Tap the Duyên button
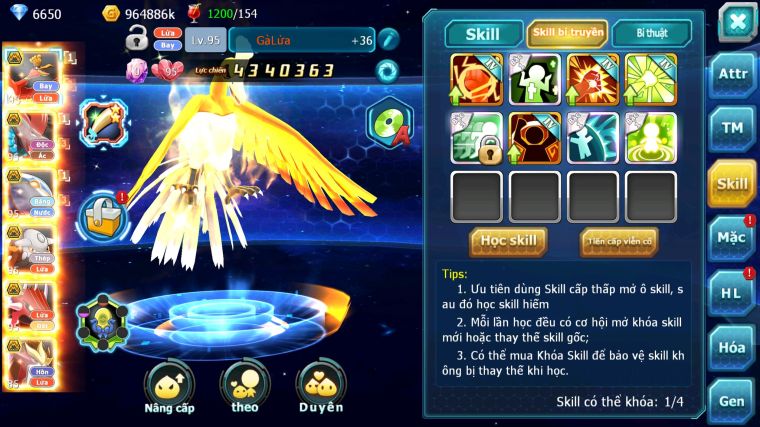The width and height of the screenshot is (760, 427). point(320,388)
